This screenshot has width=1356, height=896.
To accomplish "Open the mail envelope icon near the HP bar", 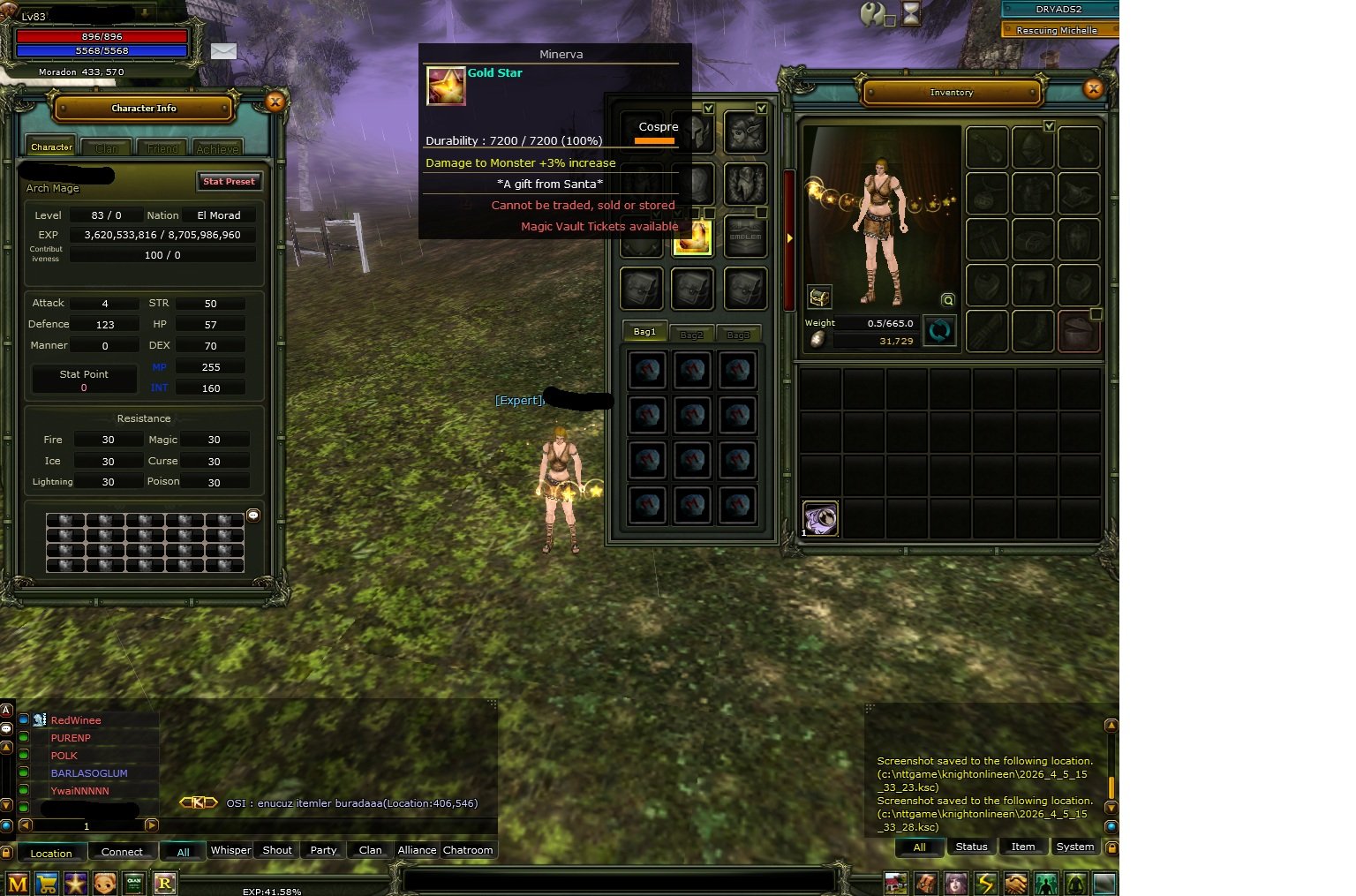I will [223, 51].
